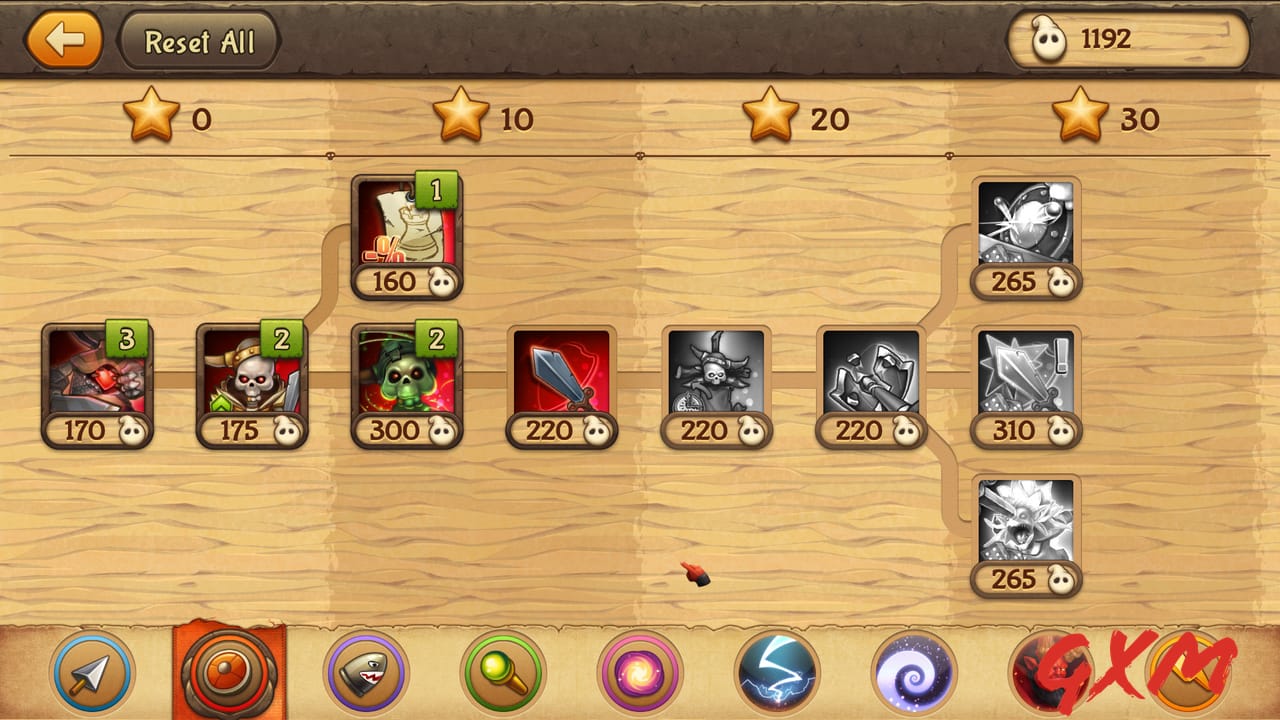Click Reset All
Screen dimensions: 1280x720
(198, 41)
